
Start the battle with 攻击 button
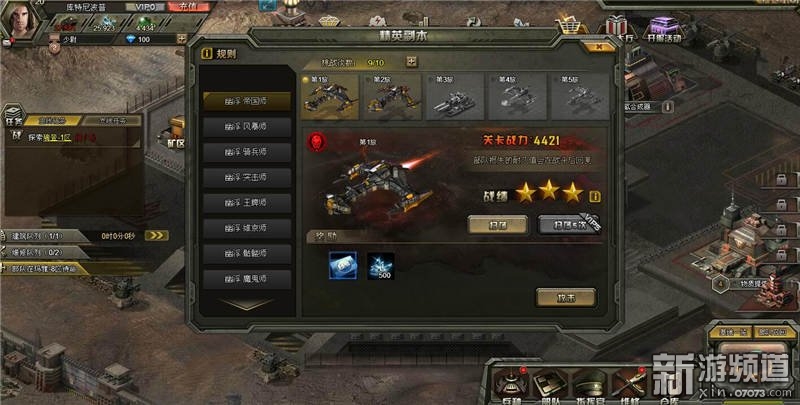click(x=565, y=297)
